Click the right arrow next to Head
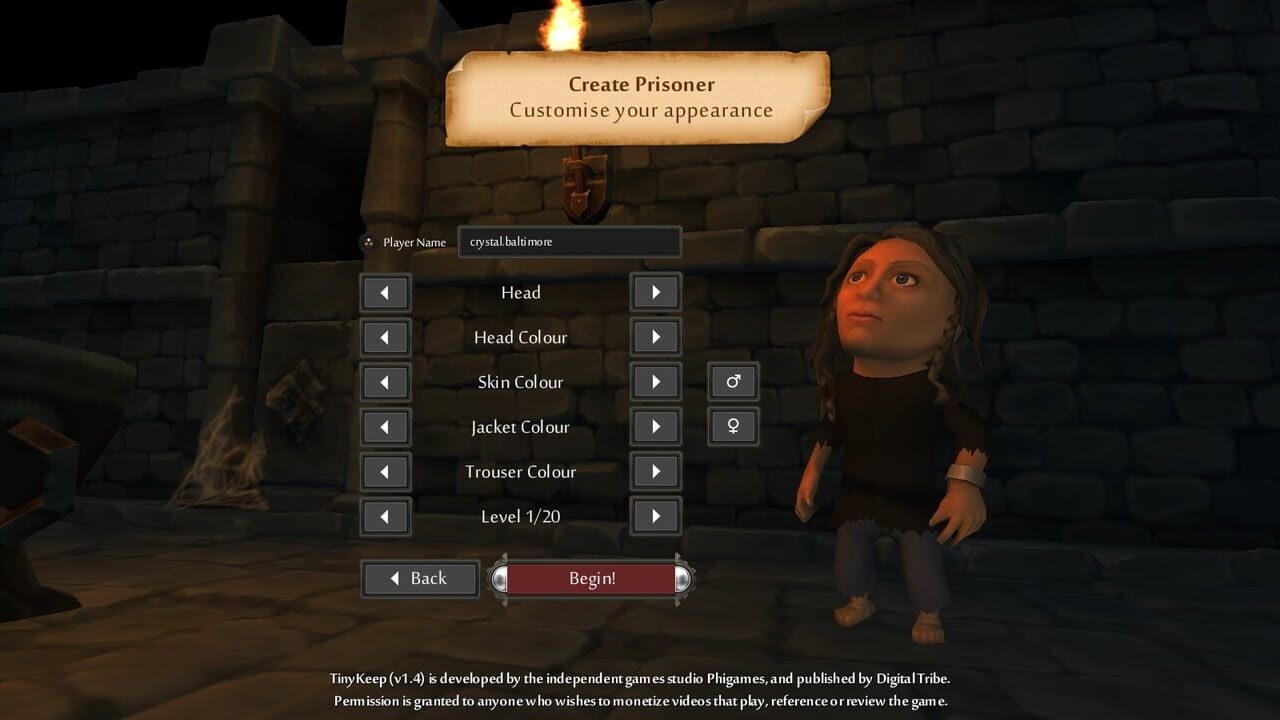The height and width of the screenshot is (720, 1280). (x=655, y=292)
